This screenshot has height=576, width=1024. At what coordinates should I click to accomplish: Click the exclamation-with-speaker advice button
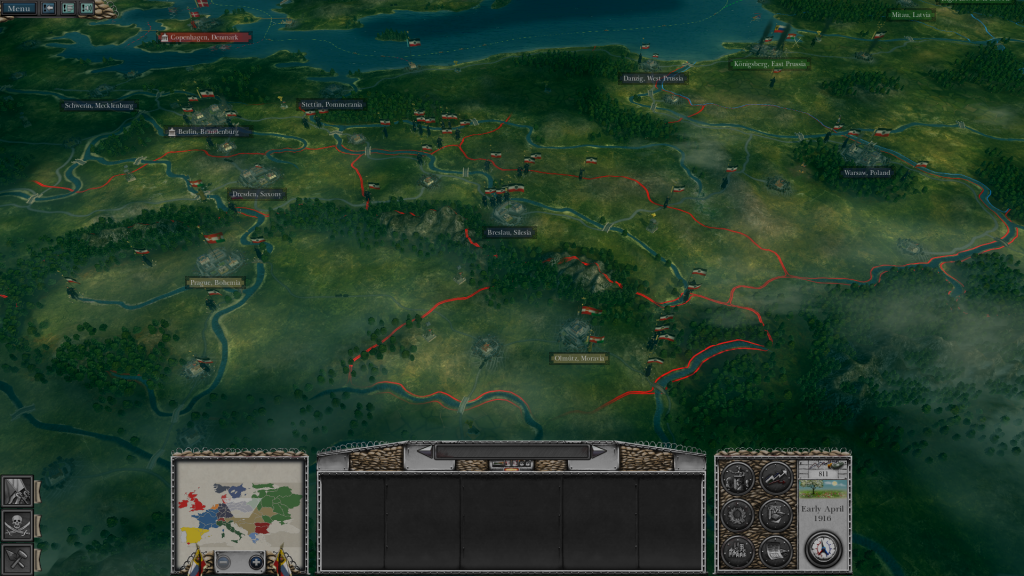pyautogui.click(x=87, y=8)
